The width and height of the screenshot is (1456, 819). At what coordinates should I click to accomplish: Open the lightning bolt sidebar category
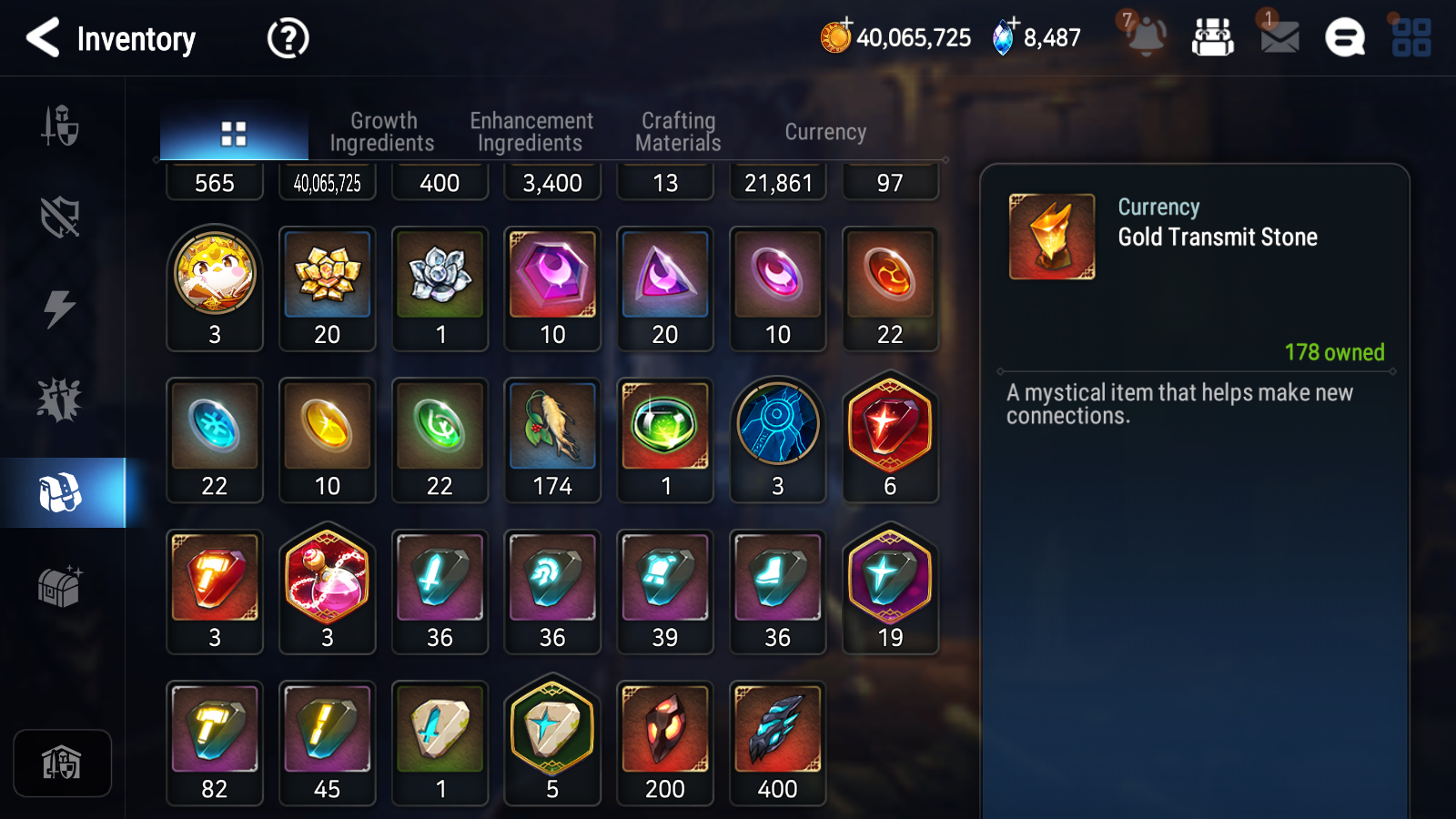(x=60, y=308)
